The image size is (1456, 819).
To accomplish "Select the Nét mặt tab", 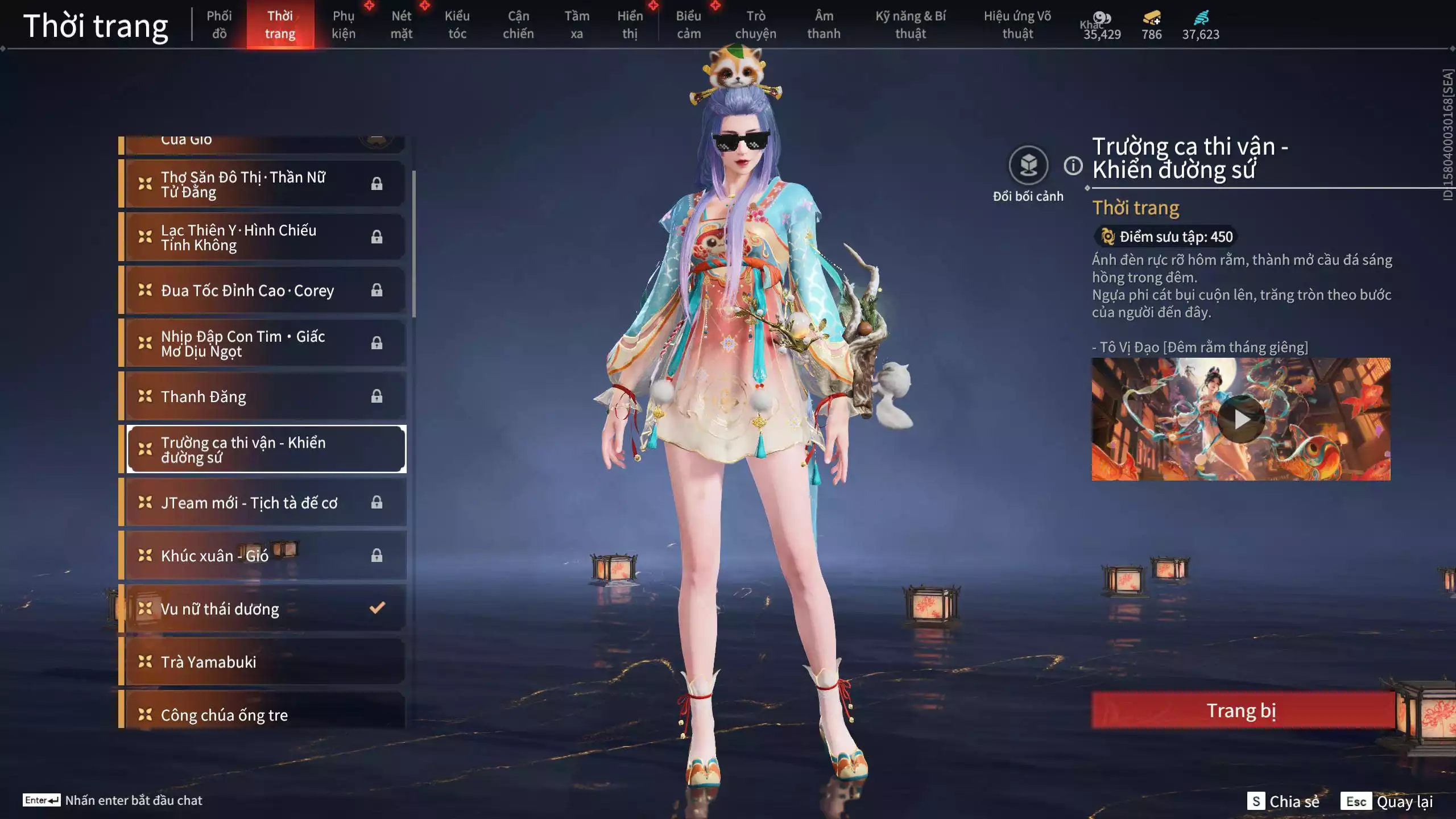I will [x=402, y=25].
